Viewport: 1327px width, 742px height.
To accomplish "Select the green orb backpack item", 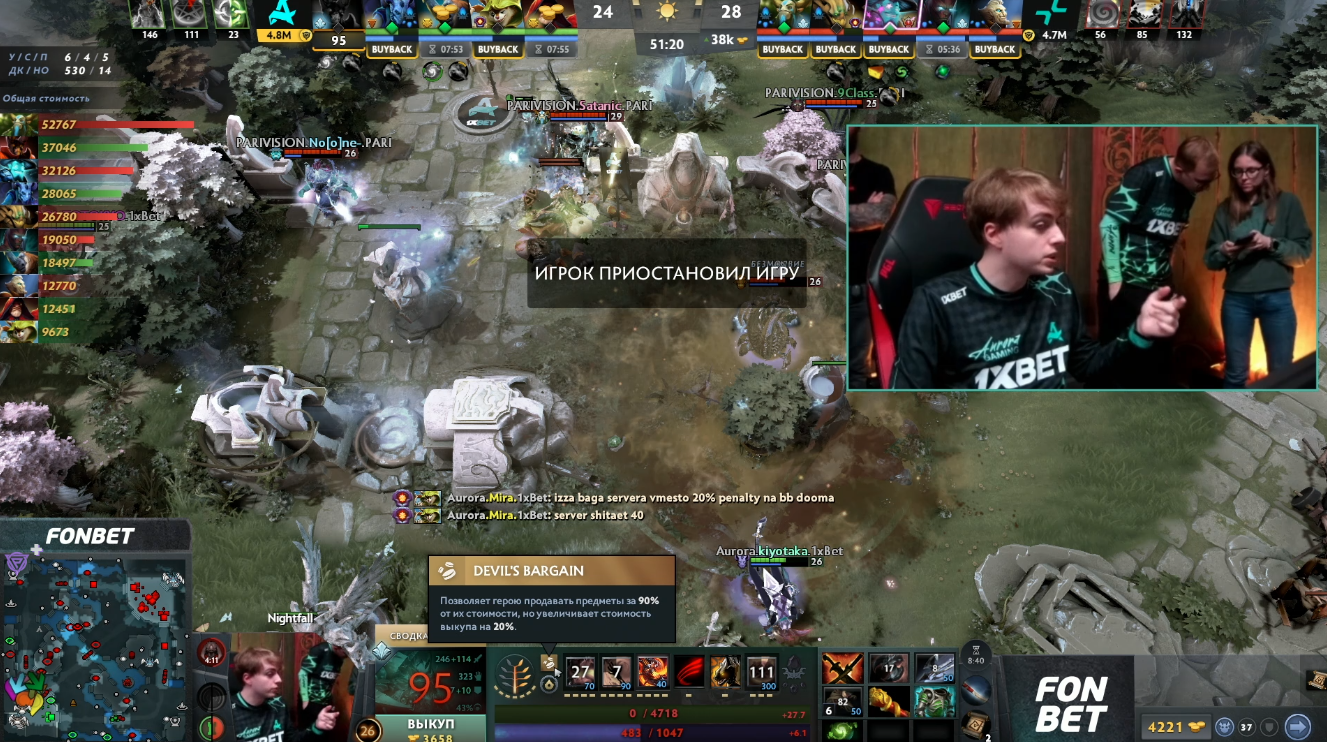I will coord(842,732).
